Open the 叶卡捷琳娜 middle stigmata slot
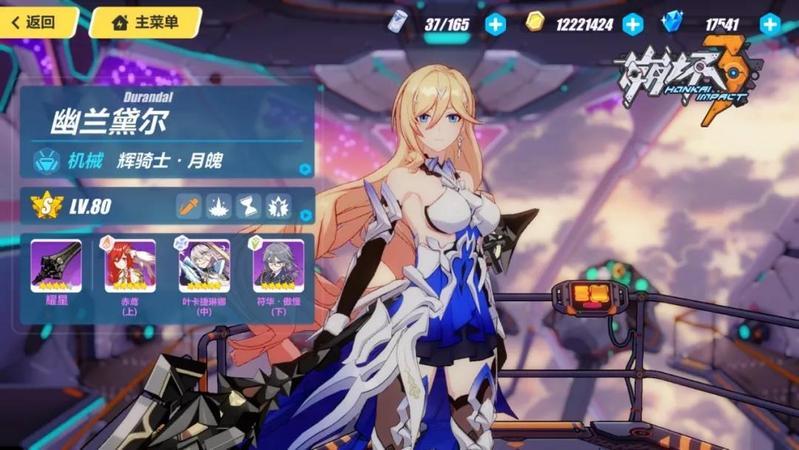 tap(204, 267)
